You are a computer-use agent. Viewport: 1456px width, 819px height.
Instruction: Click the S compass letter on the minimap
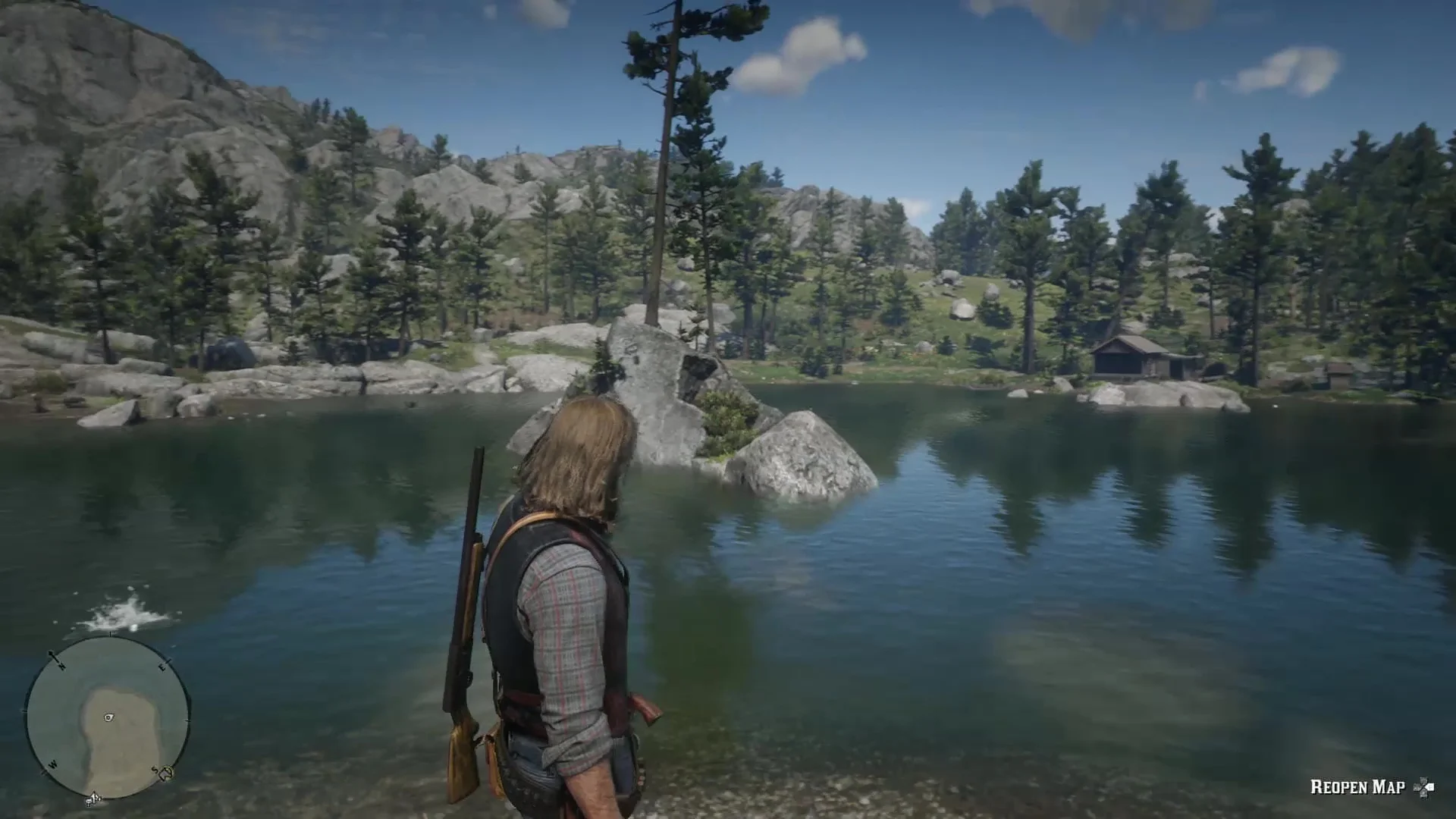click(x=154, y=769)
